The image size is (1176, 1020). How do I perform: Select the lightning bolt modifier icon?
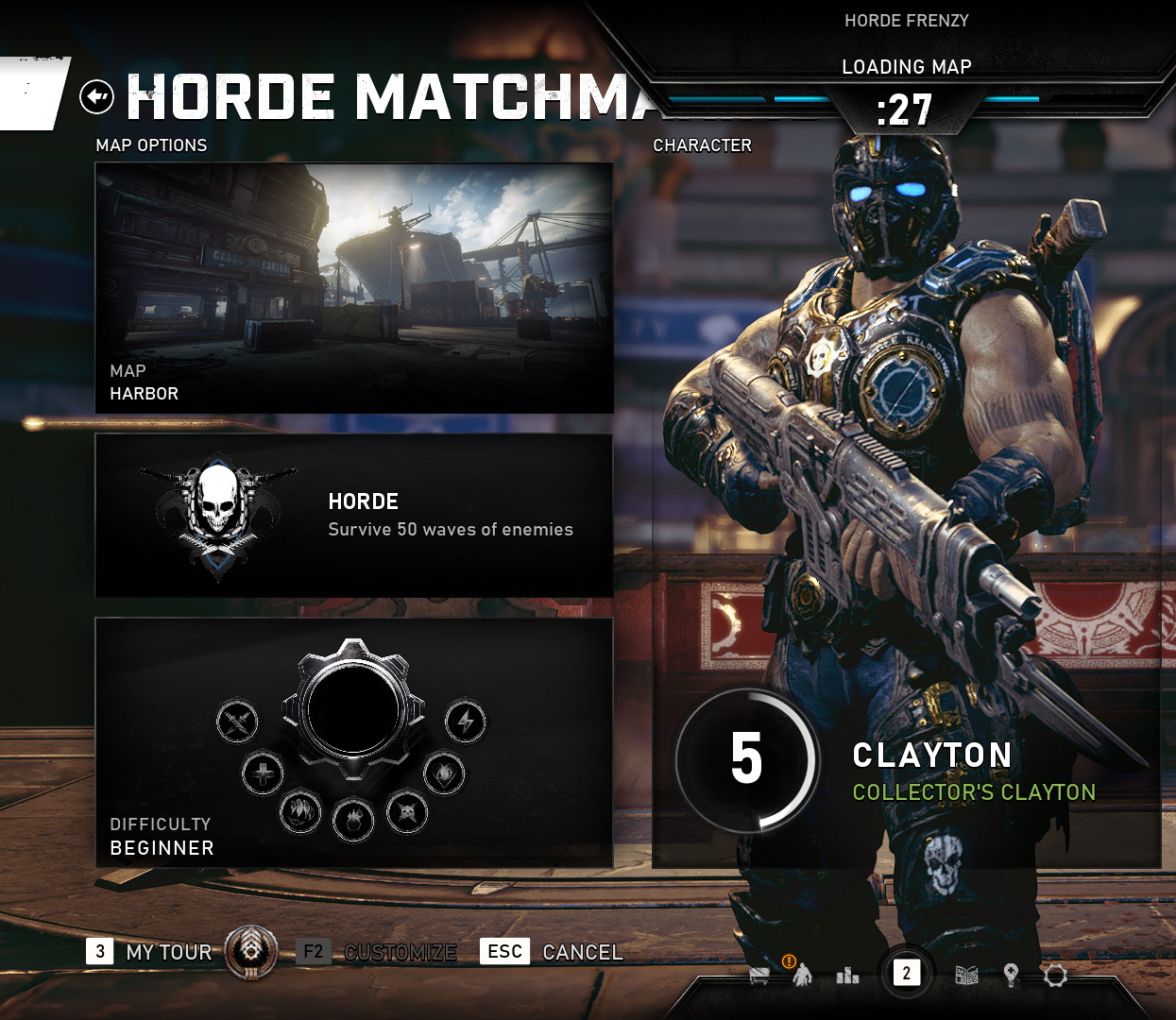(466, 722)
